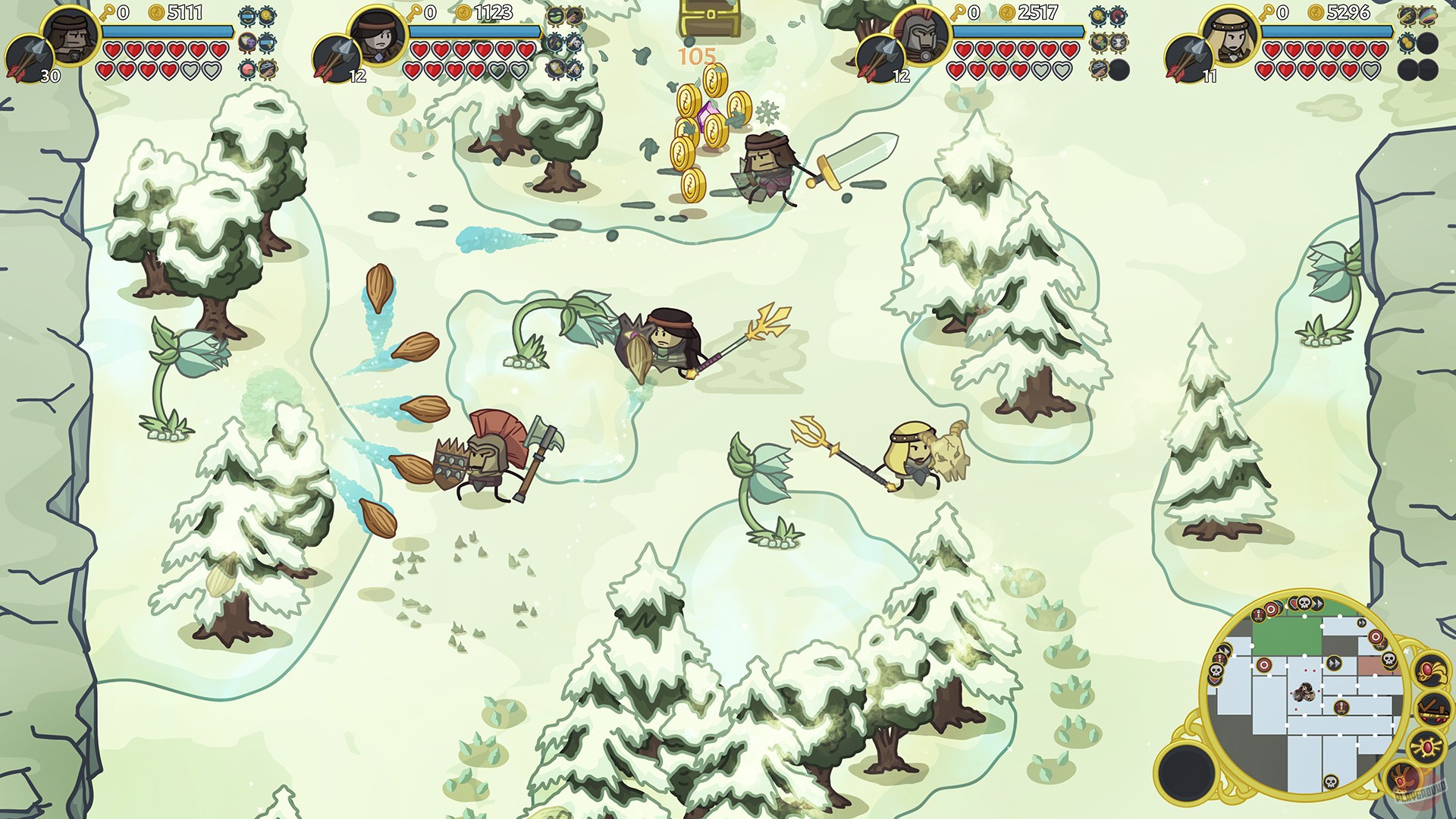
Task: Select an empty item slot on Player 4's HUD
Action: [1427, 42]
